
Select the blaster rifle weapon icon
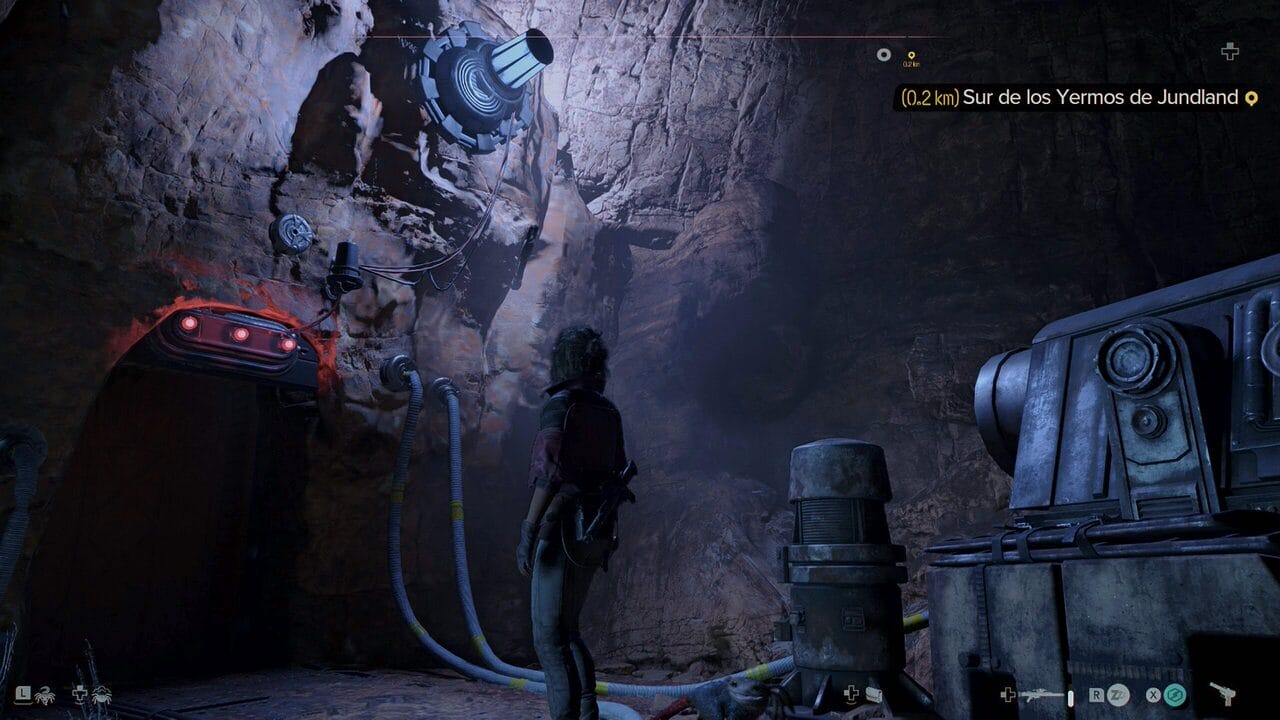[1040, 694]
